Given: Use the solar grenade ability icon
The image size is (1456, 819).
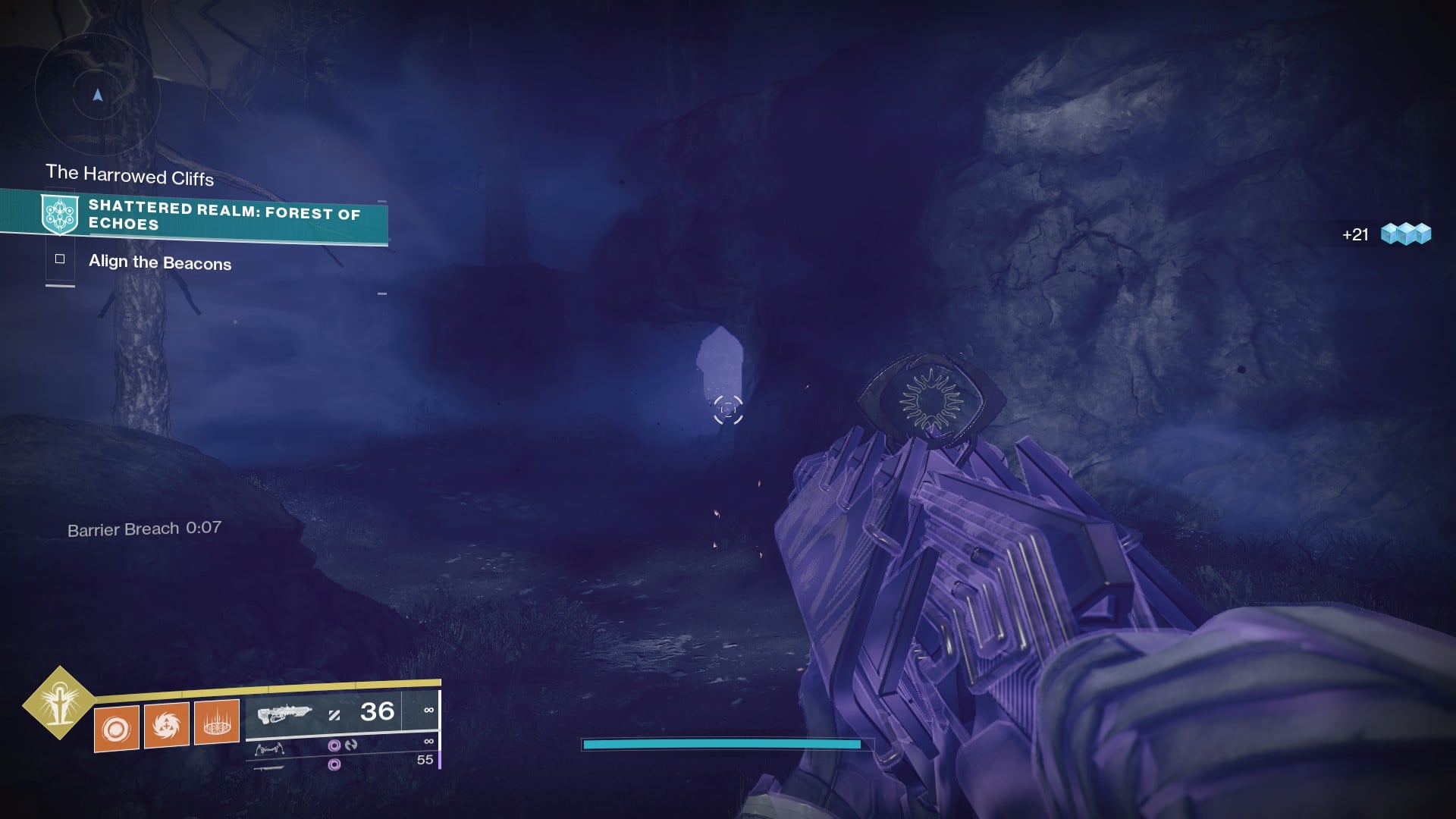Looking at the screenshot, I should tap(116, 729).
